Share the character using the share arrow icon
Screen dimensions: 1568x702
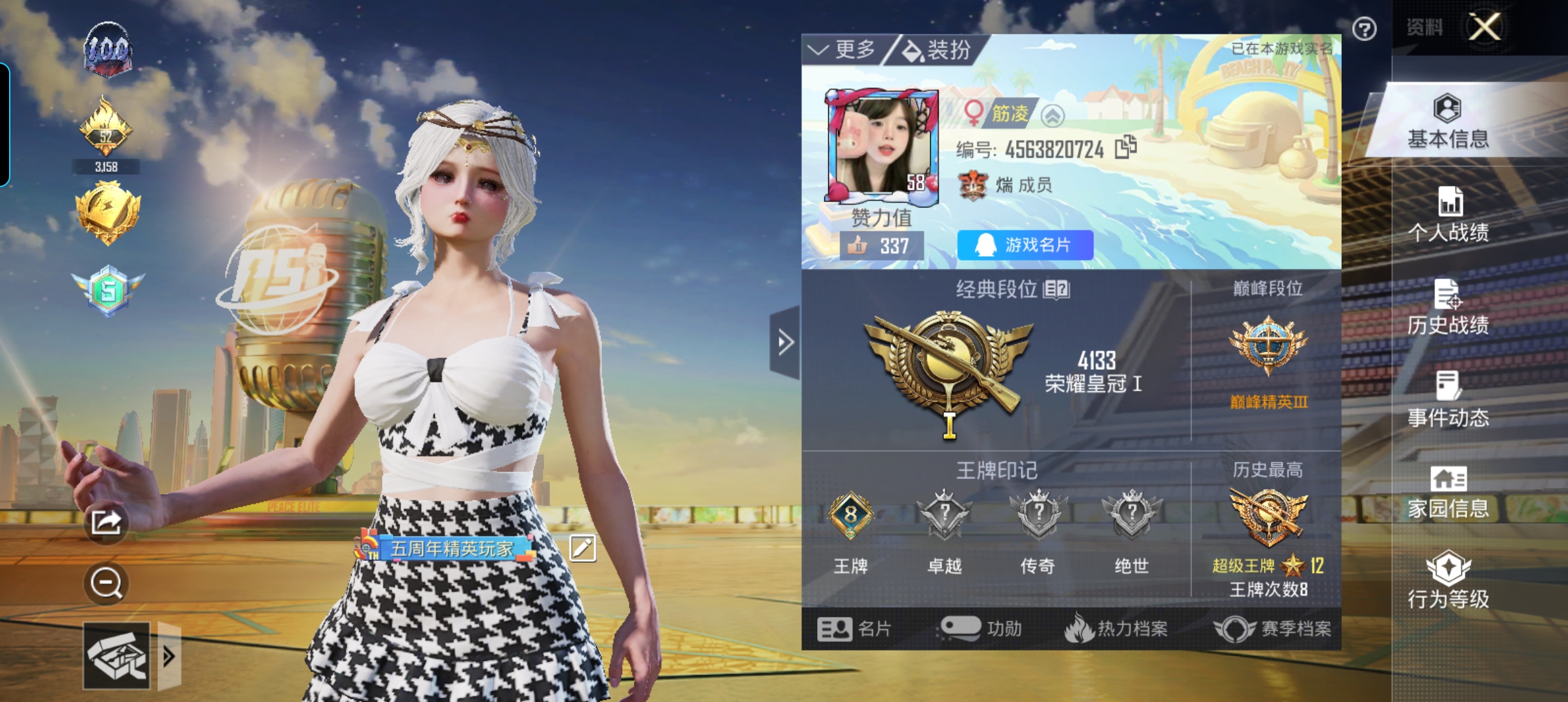pyautogui.click(x=106, y=521)
